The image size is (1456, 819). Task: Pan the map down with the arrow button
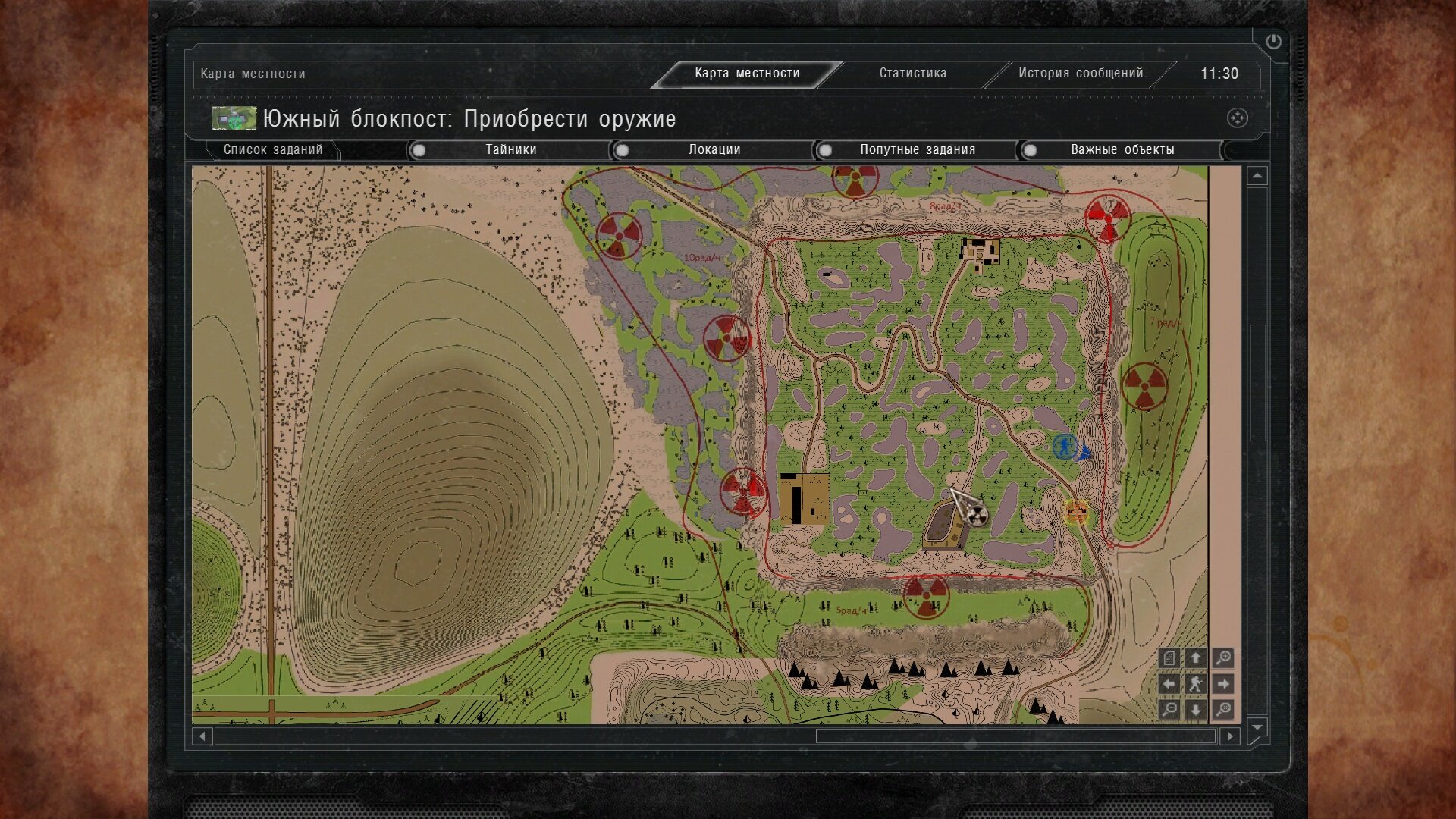click(1196, 710)
